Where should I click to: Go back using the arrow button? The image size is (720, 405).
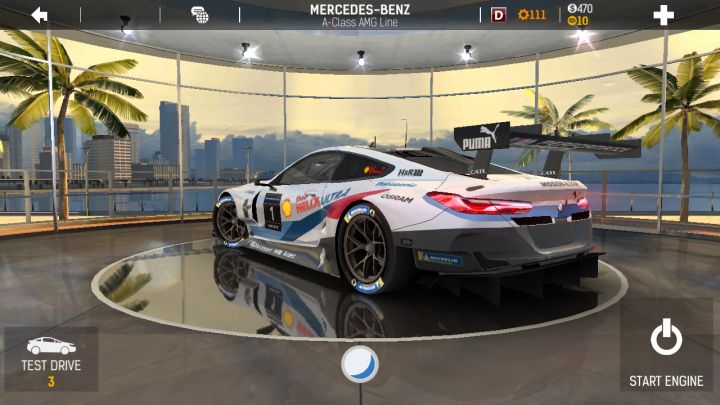click(x=39, y=15)
